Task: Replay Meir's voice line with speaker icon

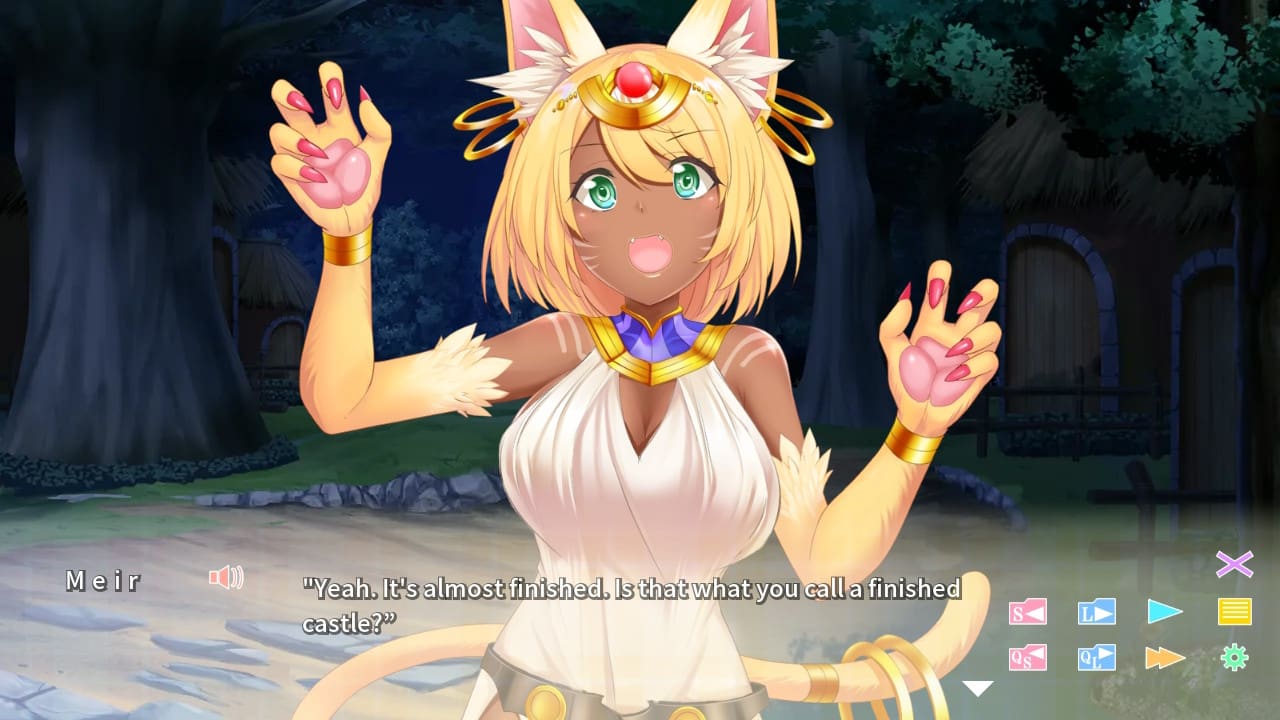Action: [226, 580]
